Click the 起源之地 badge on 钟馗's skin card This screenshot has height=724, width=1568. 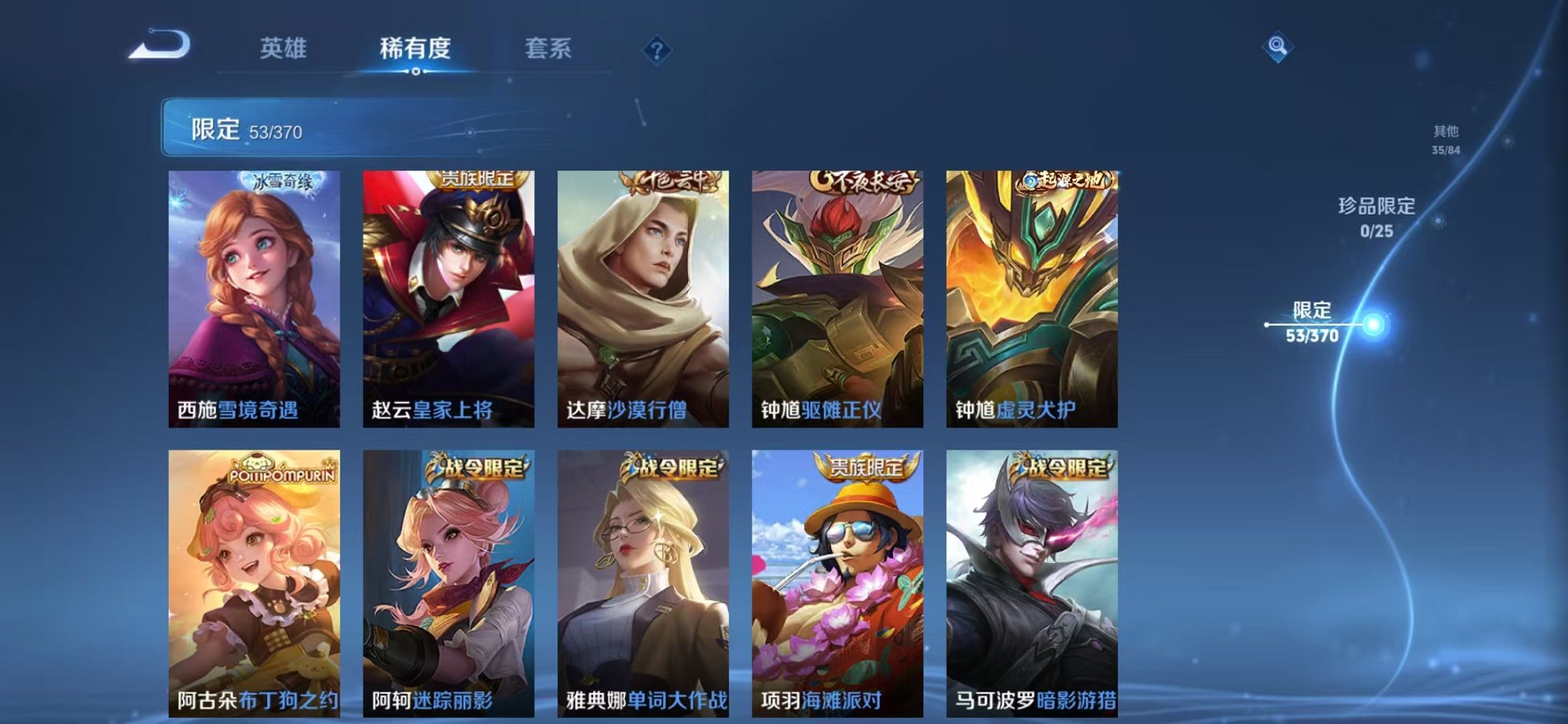click(1066, 180)
